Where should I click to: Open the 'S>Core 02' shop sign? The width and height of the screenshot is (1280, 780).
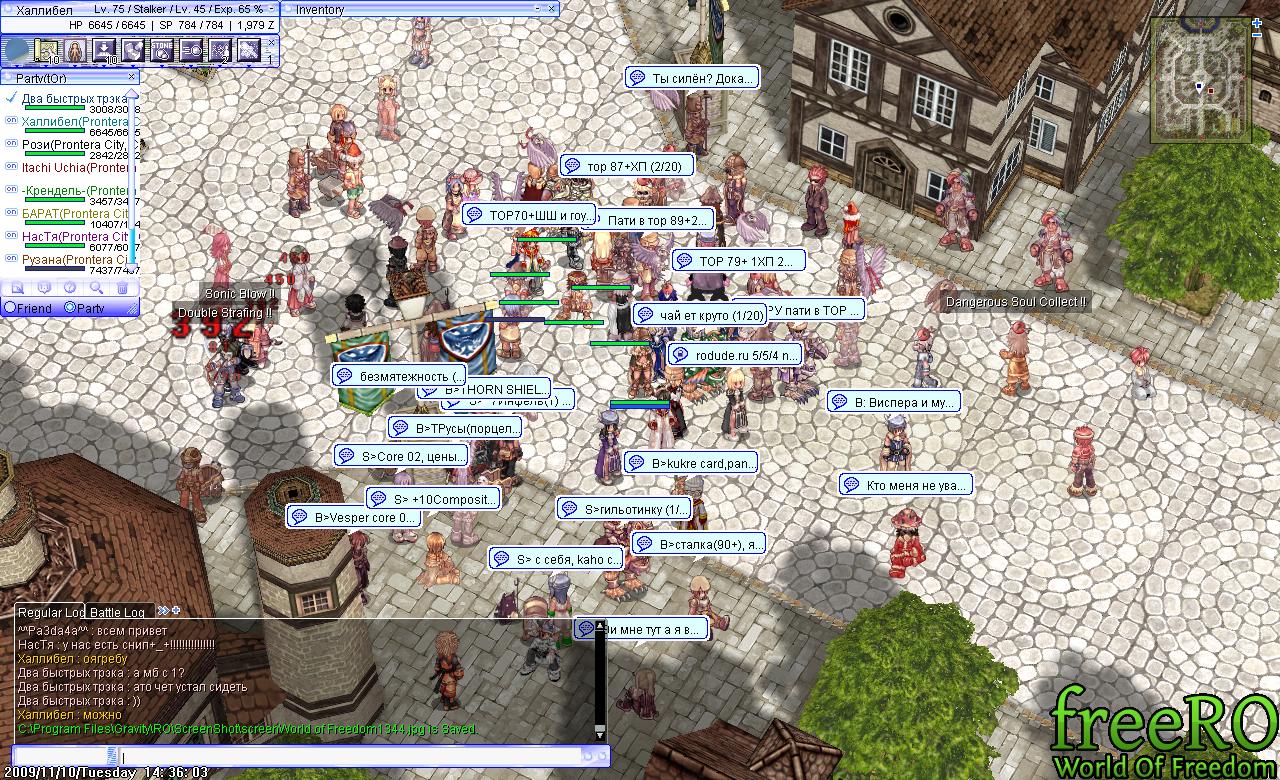click(x=400, y=456)
